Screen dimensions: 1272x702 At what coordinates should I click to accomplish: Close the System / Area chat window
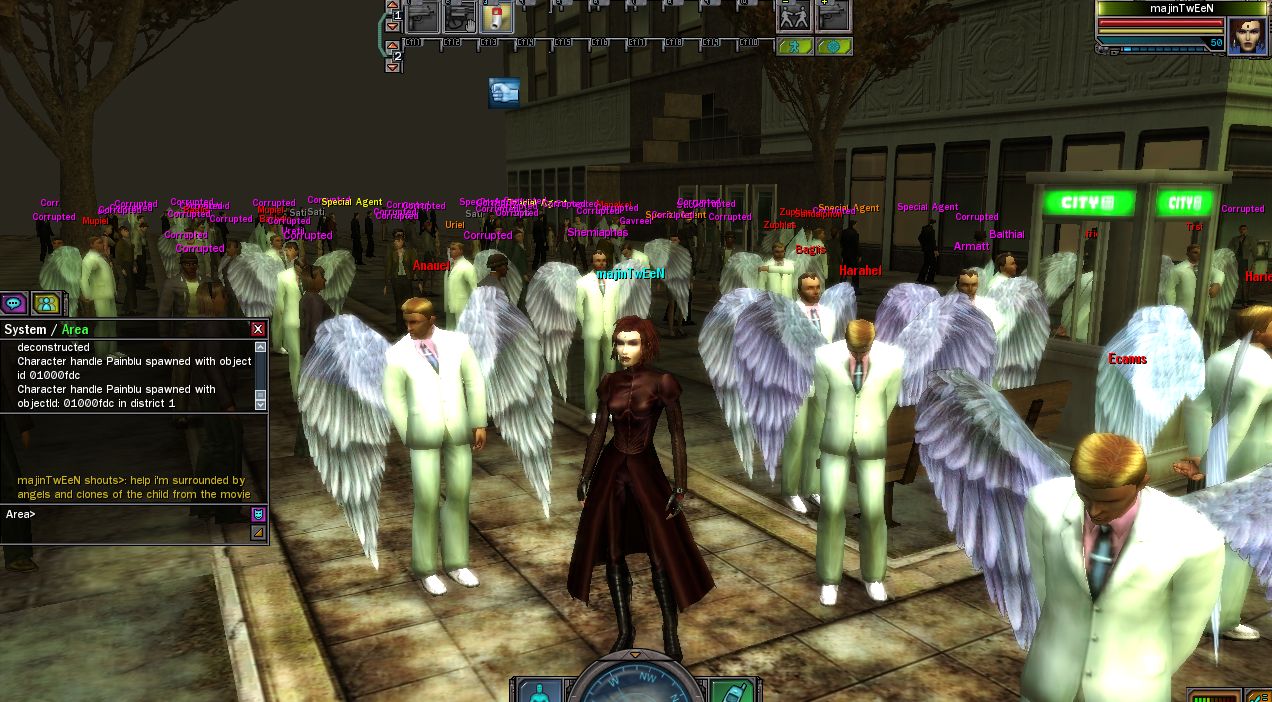coord(258,329)
